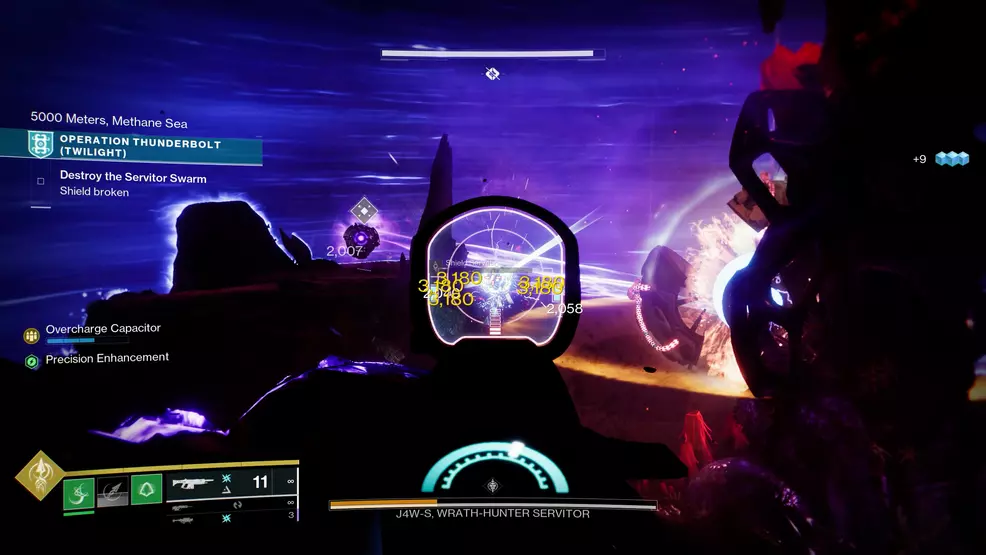The height and width of the screenshot is (555, 986).
Task: Select the Precision Enhancement buff icon
Action: click(31, 361)
